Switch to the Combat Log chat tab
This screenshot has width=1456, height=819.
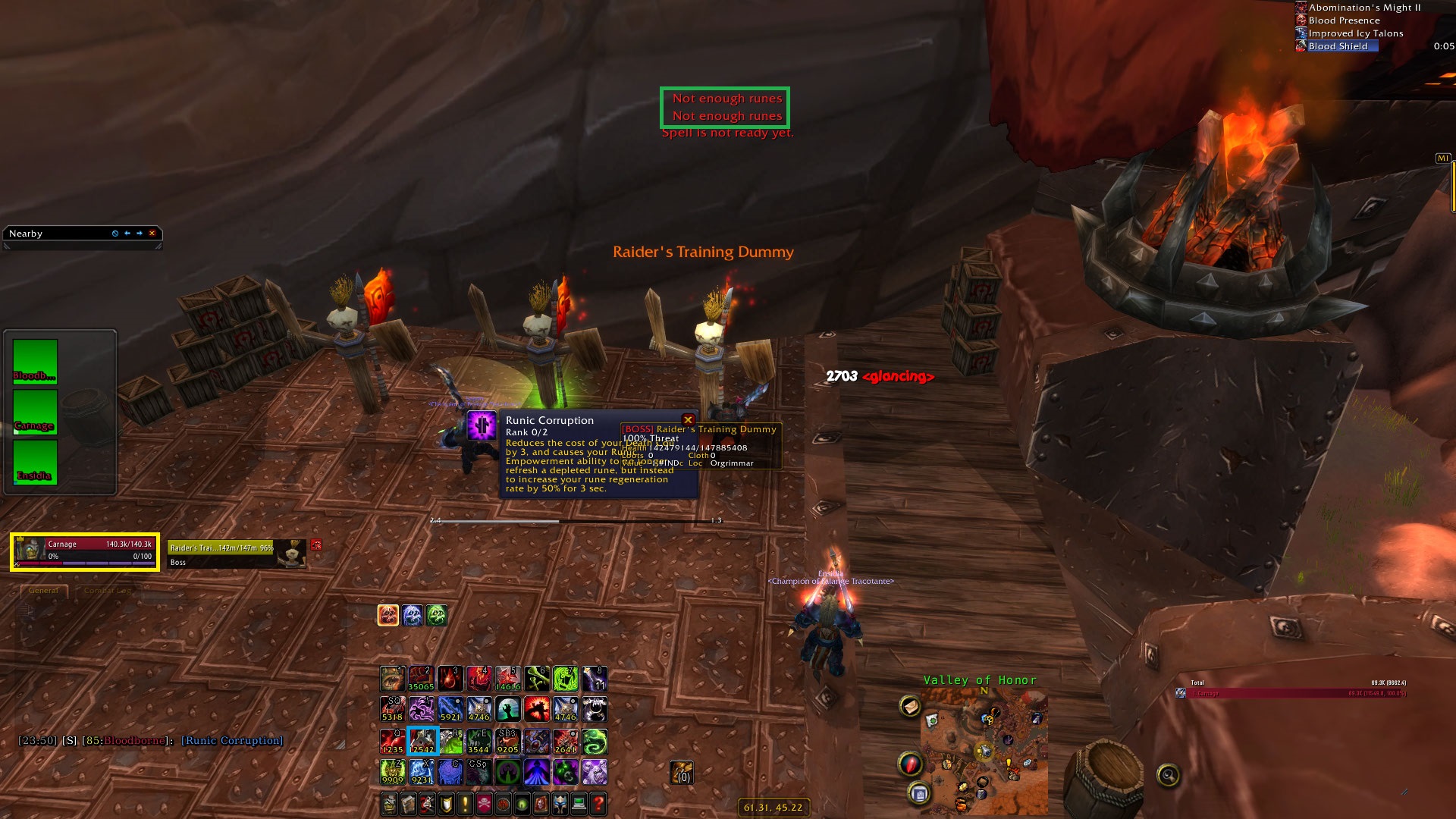[106, 591]
